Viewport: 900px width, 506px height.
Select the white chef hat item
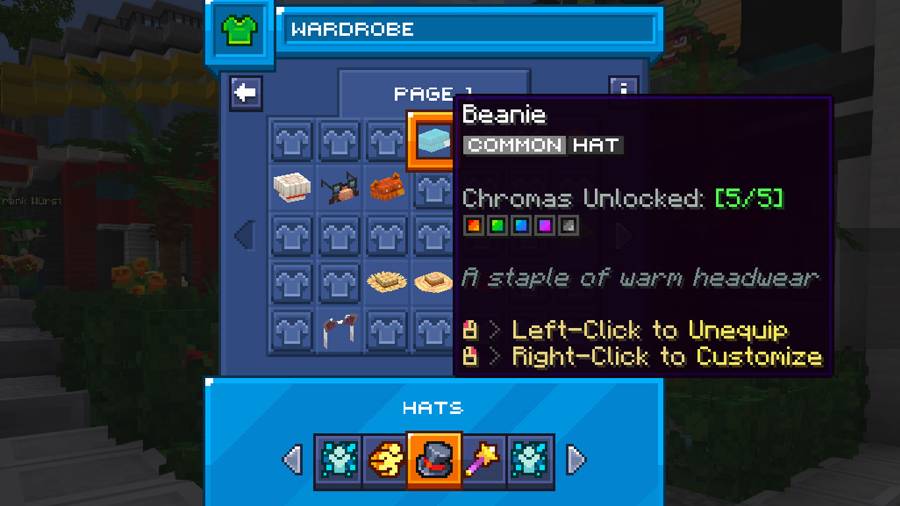[292, 188]
